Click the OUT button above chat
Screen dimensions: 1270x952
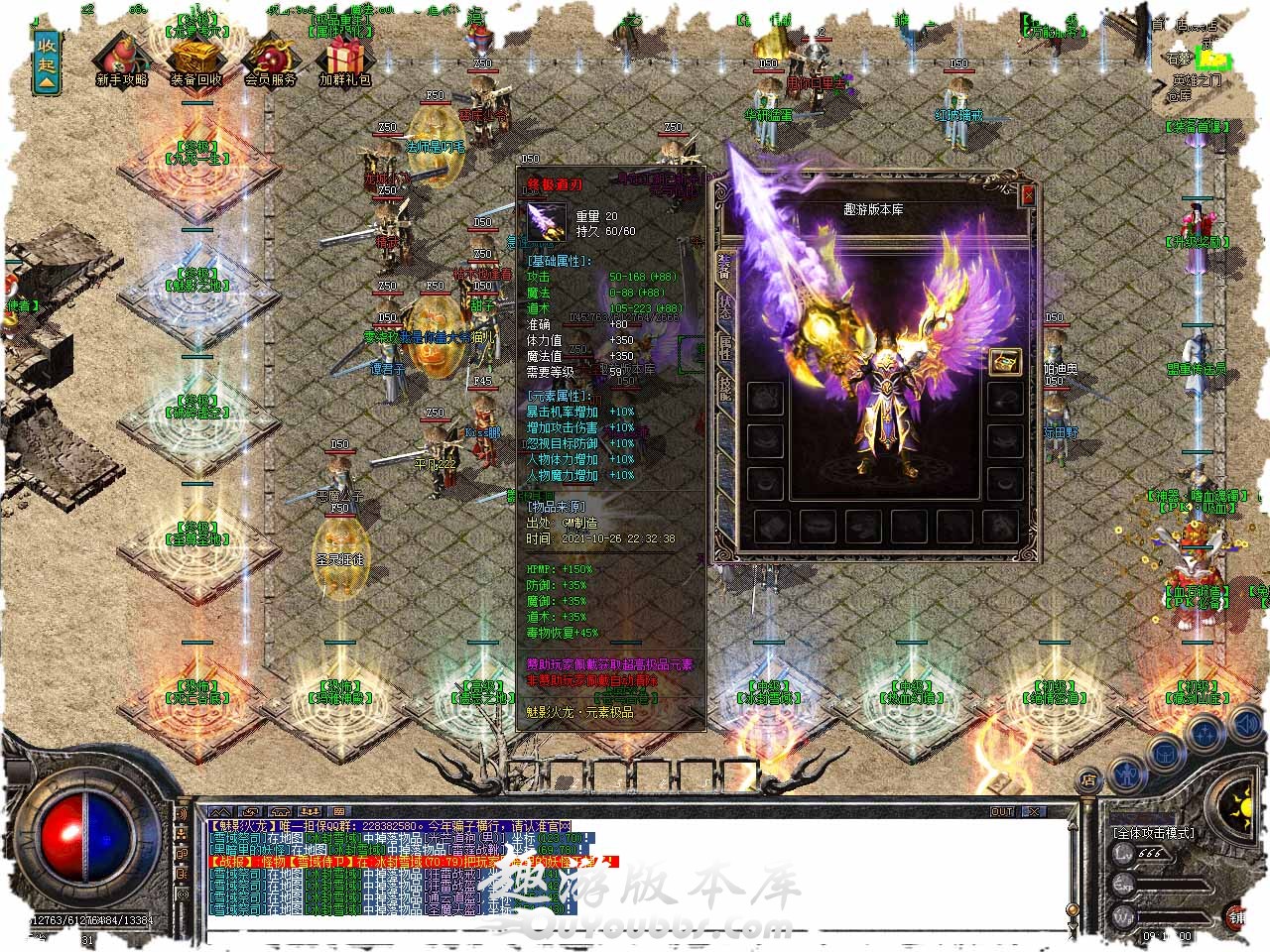(x=1003, y=811)
